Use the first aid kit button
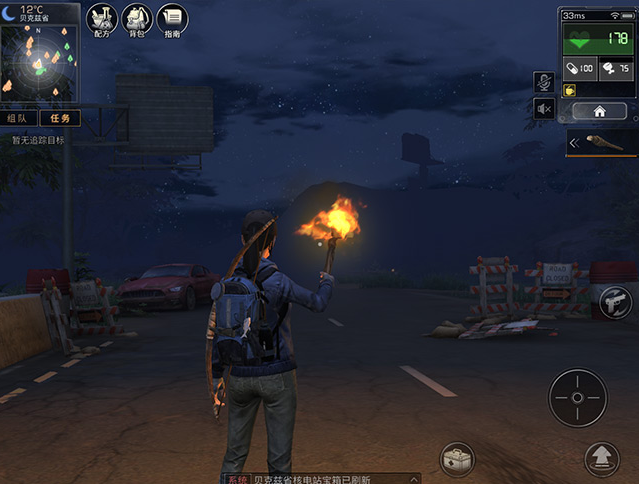The height and width of the screenshot is (484, 639). (x=458, y=459)
